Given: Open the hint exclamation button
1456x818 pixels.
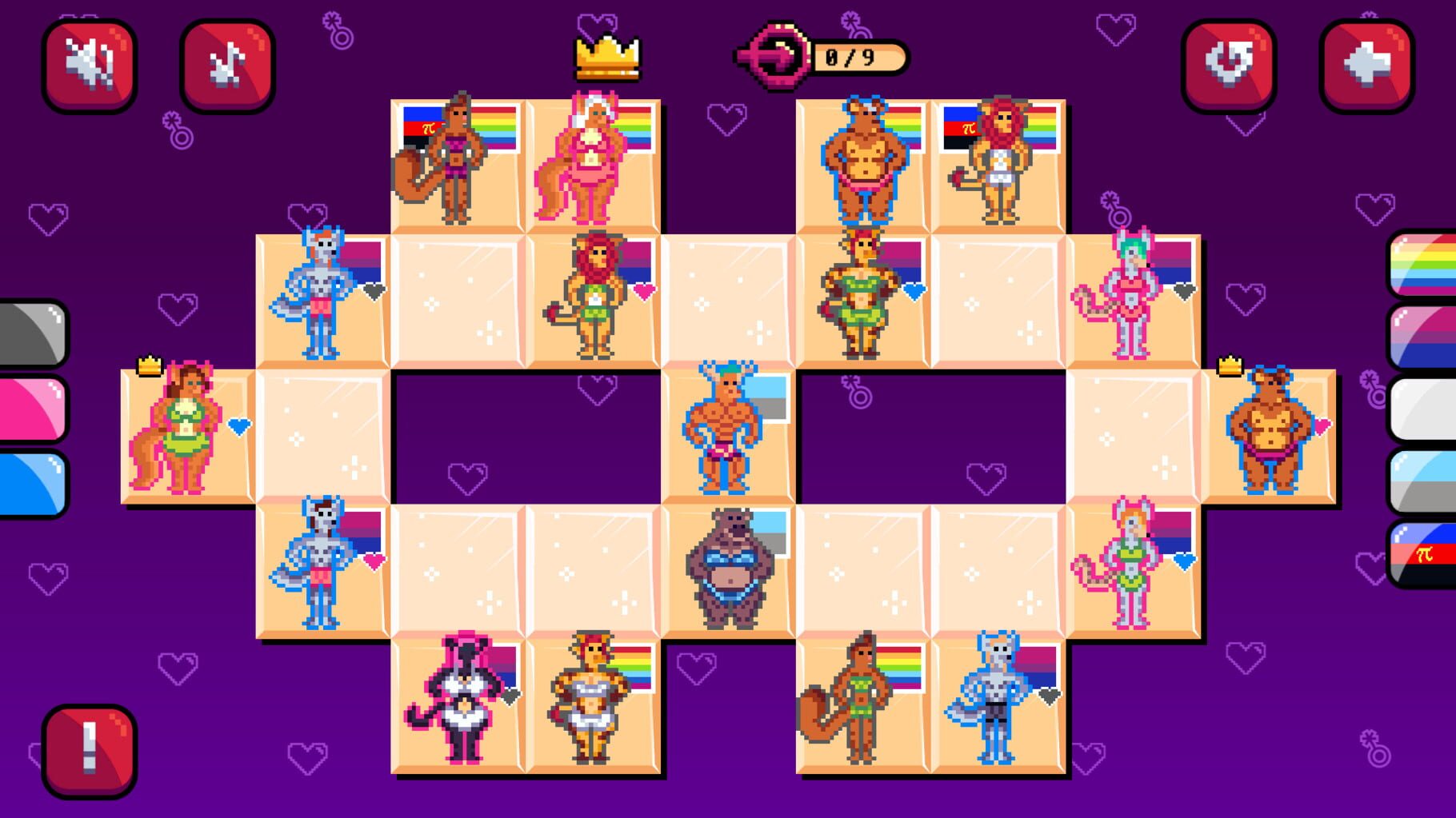Looking at the screenshot, I should coord(88,750).
